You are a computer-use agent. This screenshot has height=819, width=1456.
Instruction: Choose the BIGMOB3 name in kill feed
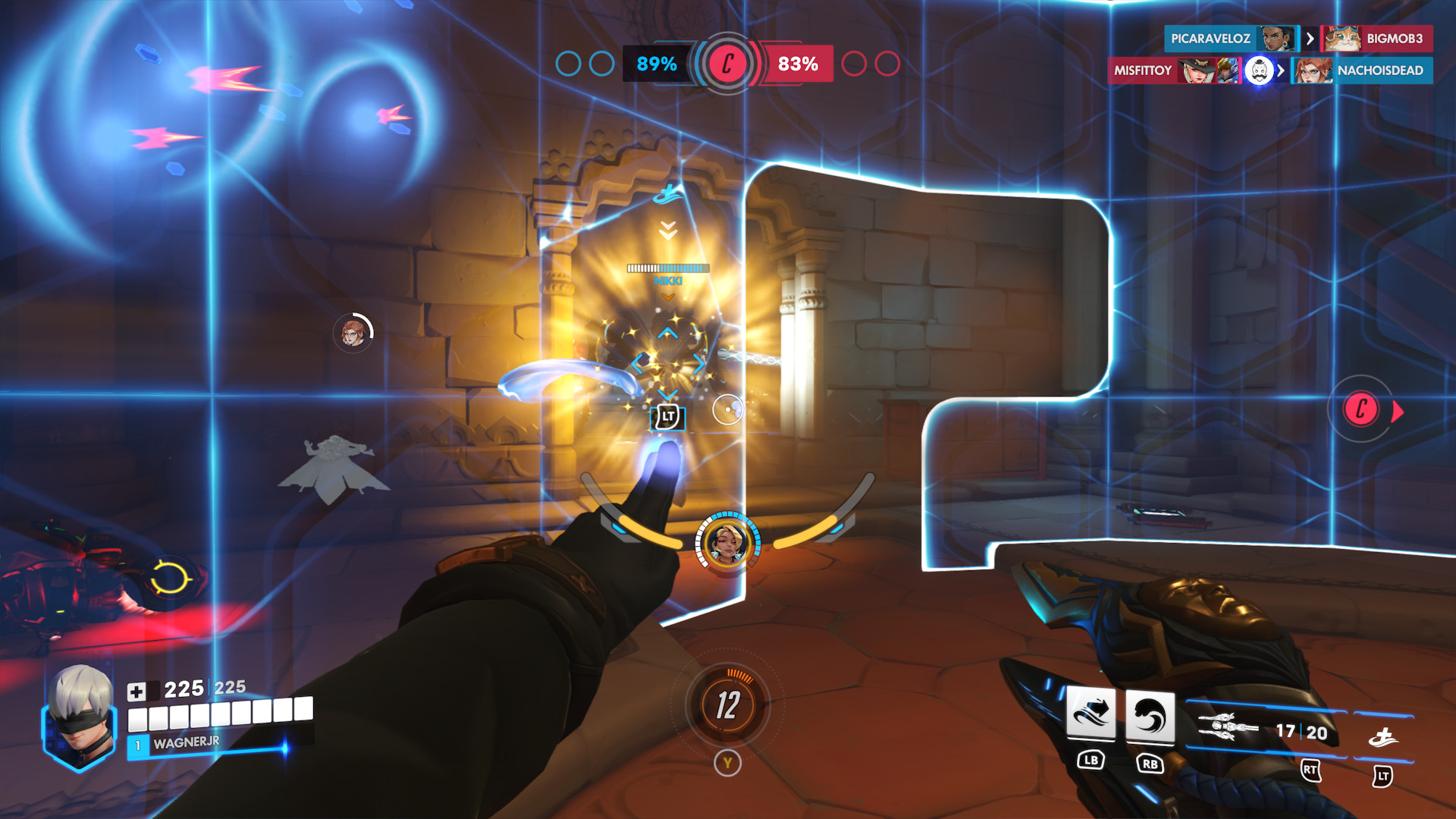point(1394,39)
